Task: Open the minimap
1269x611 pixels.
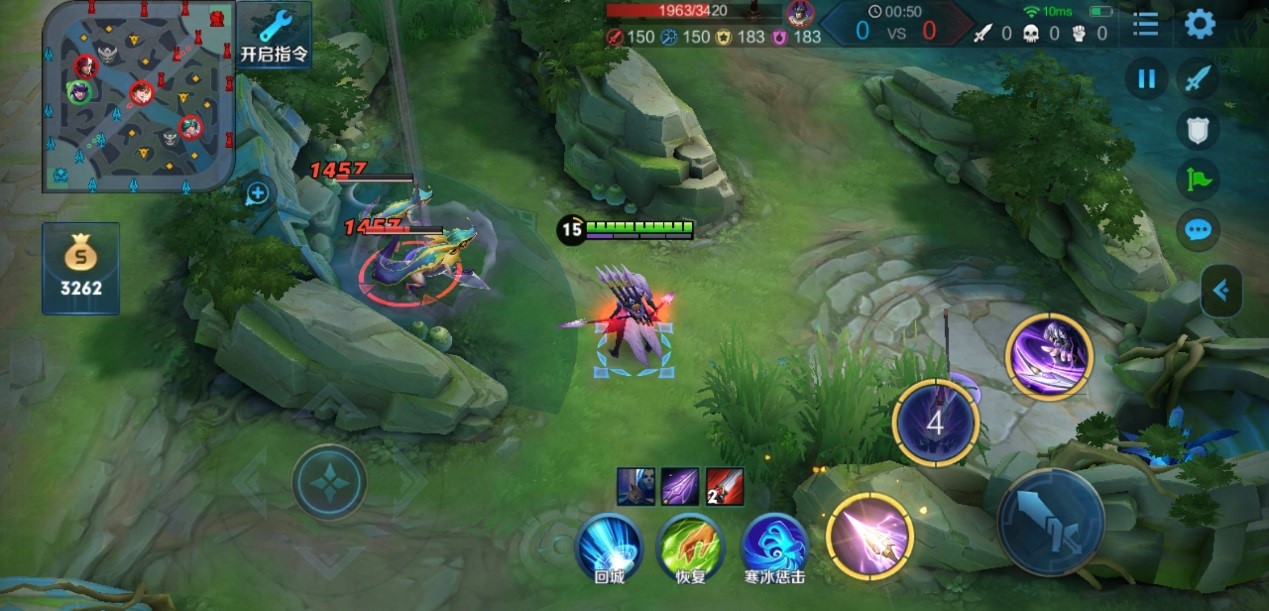Action: point(138,95)
